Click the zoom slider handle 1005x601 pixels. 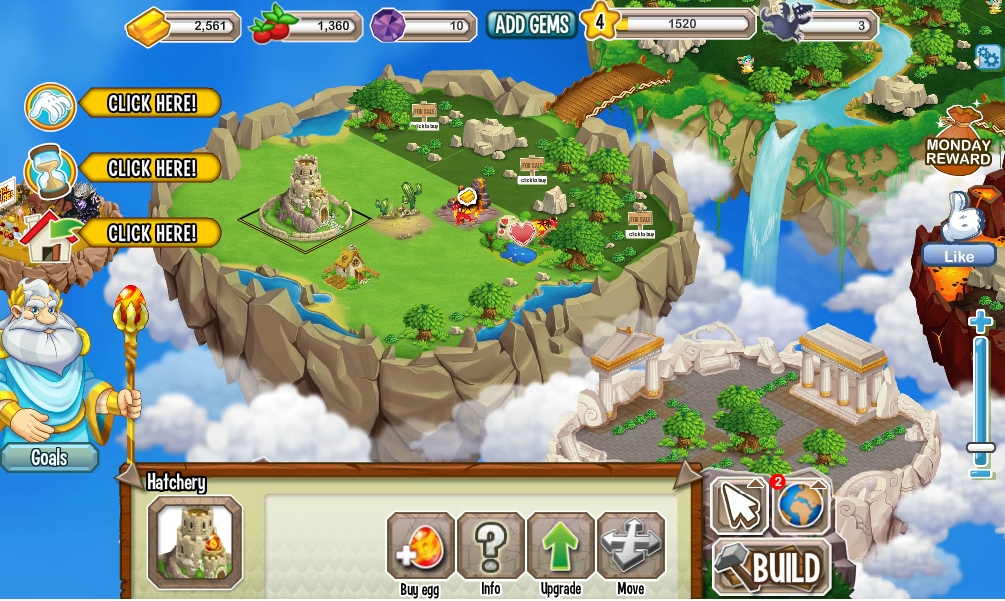[x=980, y=448]
